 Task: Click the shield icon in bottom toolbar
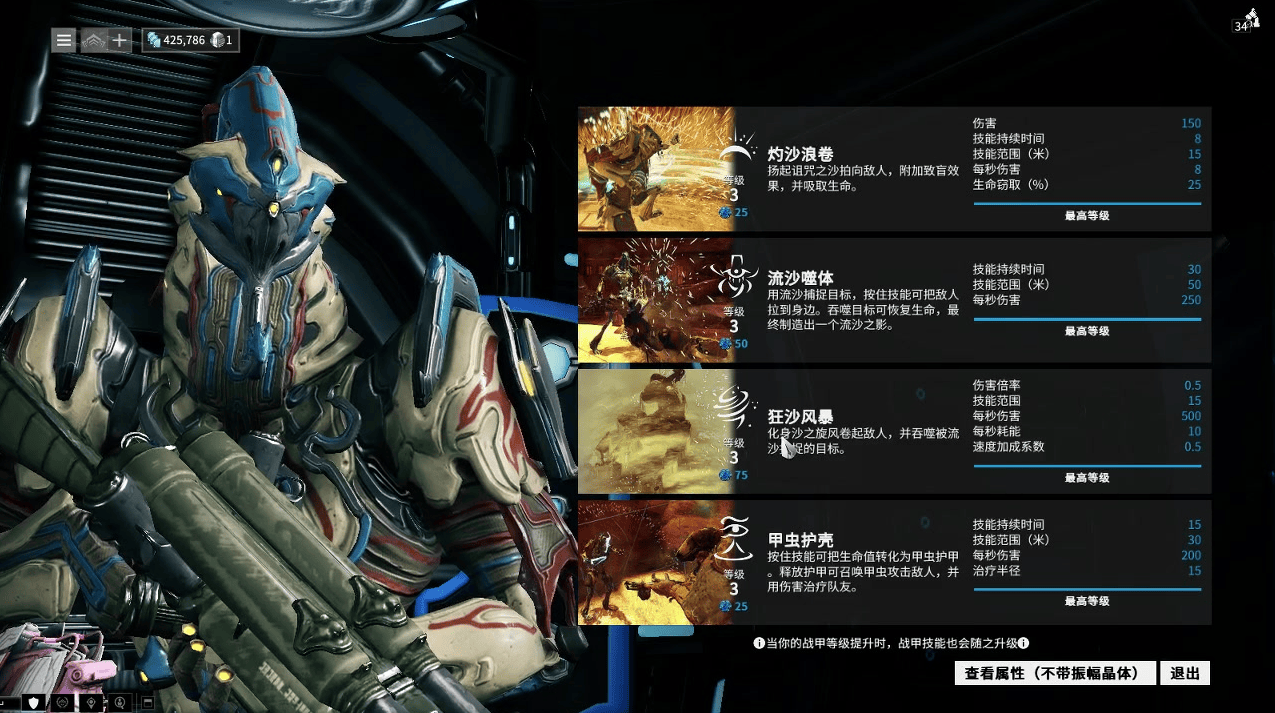(34, 703)
